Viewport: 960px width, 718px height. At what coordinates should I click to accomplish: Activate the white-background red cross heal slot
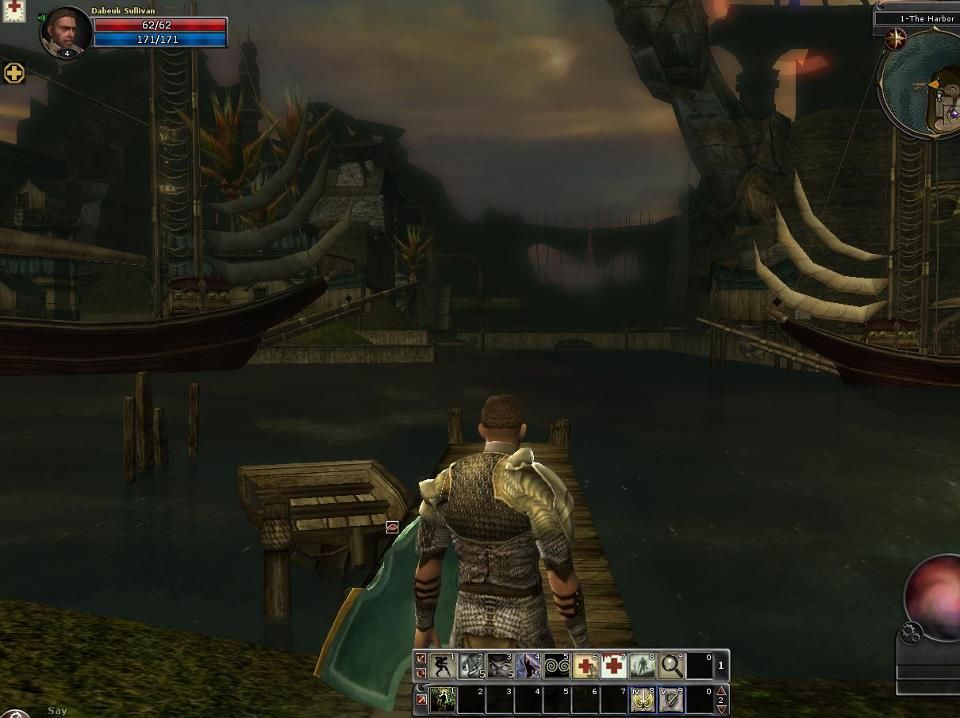pyautogui.click(x=613, y=666)
